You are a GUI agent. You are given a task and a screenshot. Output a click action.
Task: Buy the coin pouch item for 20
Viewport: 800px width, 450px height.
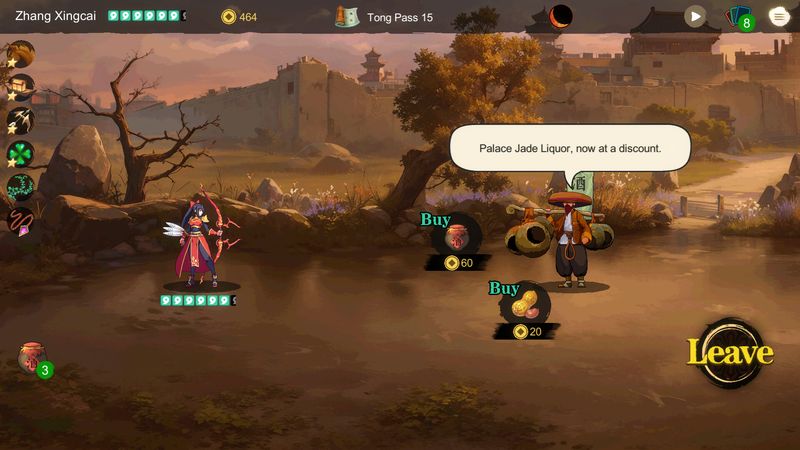526,307
